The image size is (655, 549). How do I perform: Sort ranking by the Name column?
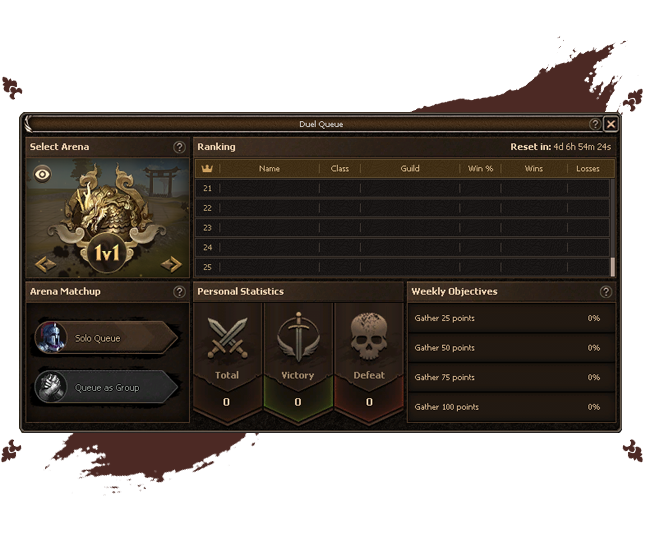click(x=269, y=169)
